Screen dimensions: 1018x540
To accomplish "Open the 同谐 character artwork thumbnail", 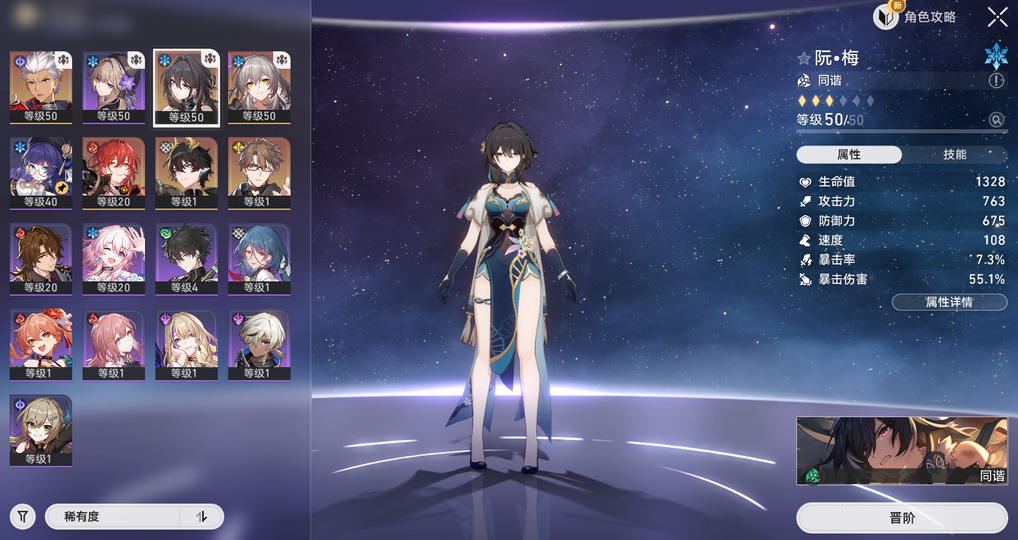I will click(901, 451).
